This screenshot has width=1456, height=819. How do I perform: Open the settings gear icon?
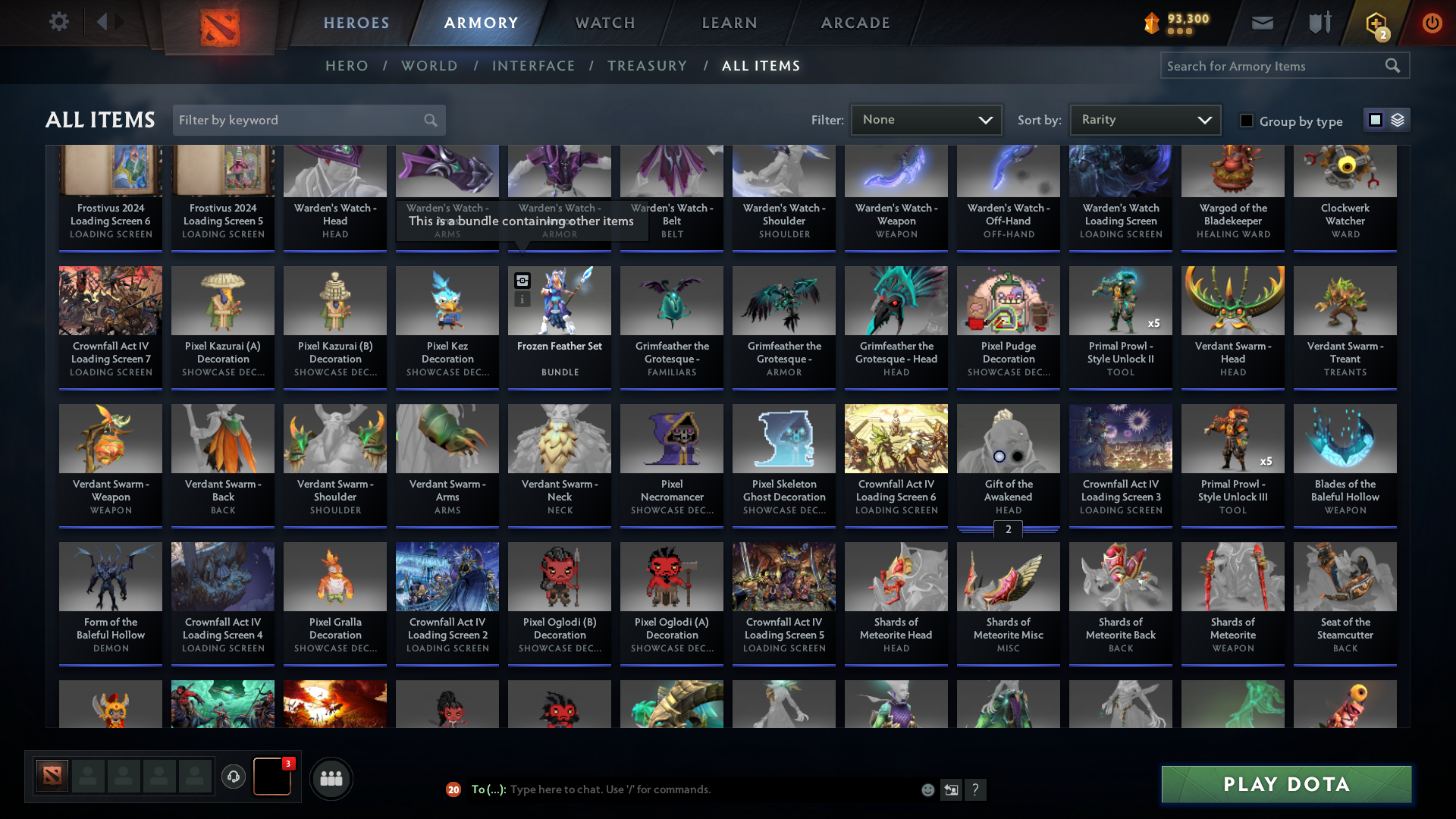(x=59, y=22)
